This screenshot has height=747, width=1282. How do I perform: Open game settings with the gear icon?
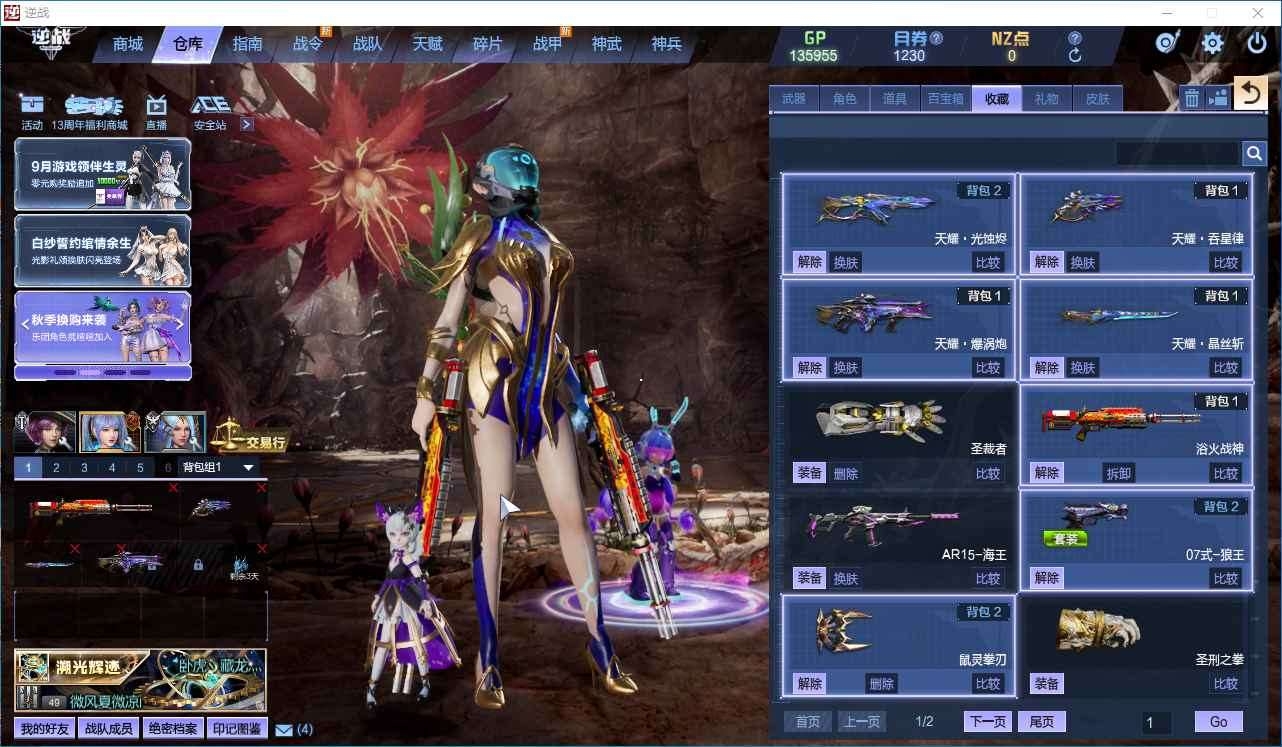[1212, 43]
